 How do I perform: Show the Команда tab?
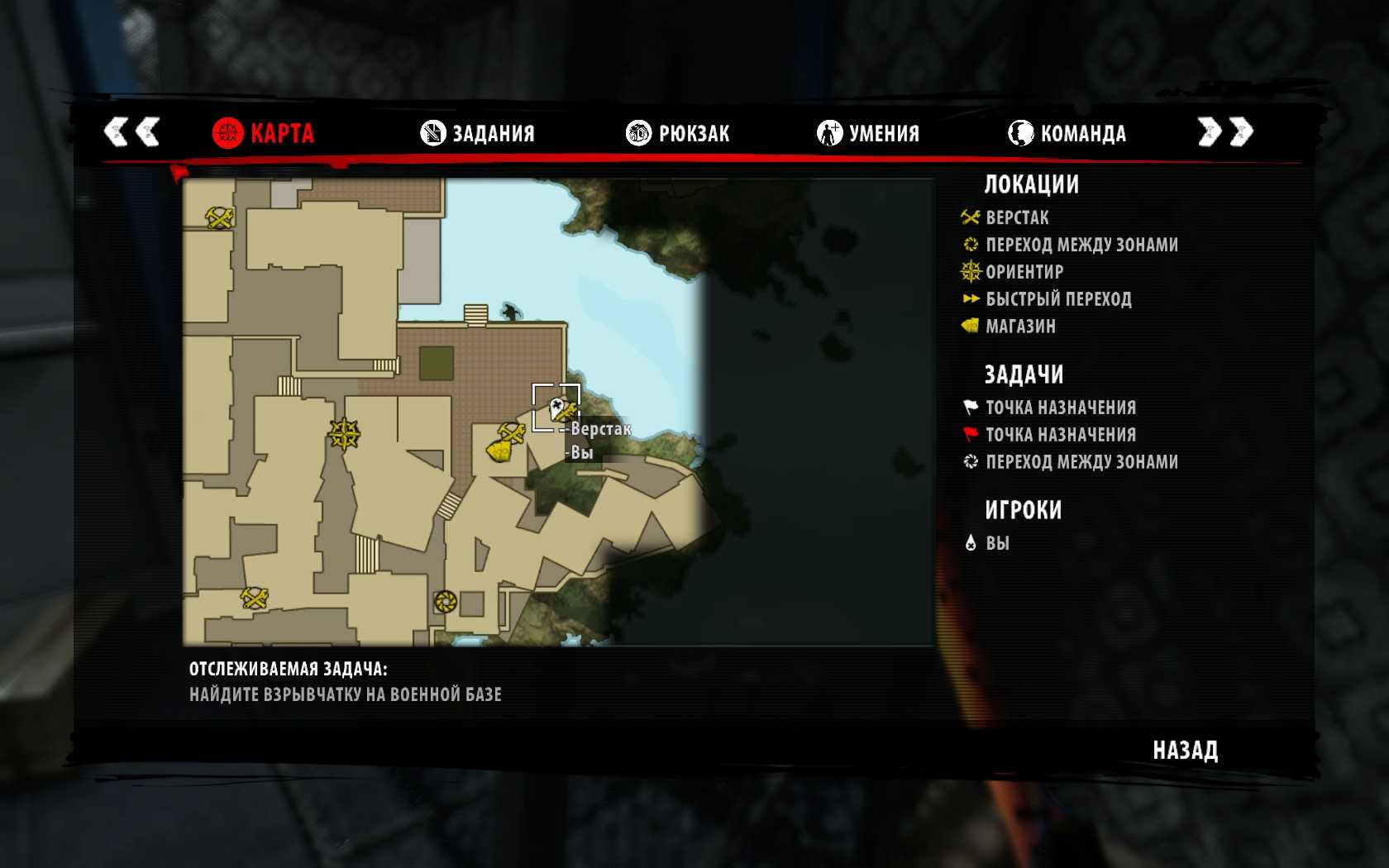1067,133
